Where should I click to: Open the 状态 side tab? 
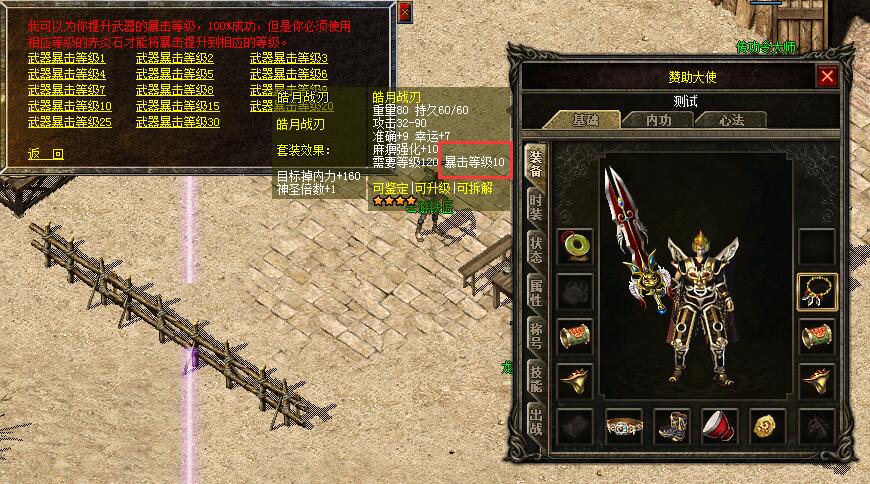pos(536,250)
